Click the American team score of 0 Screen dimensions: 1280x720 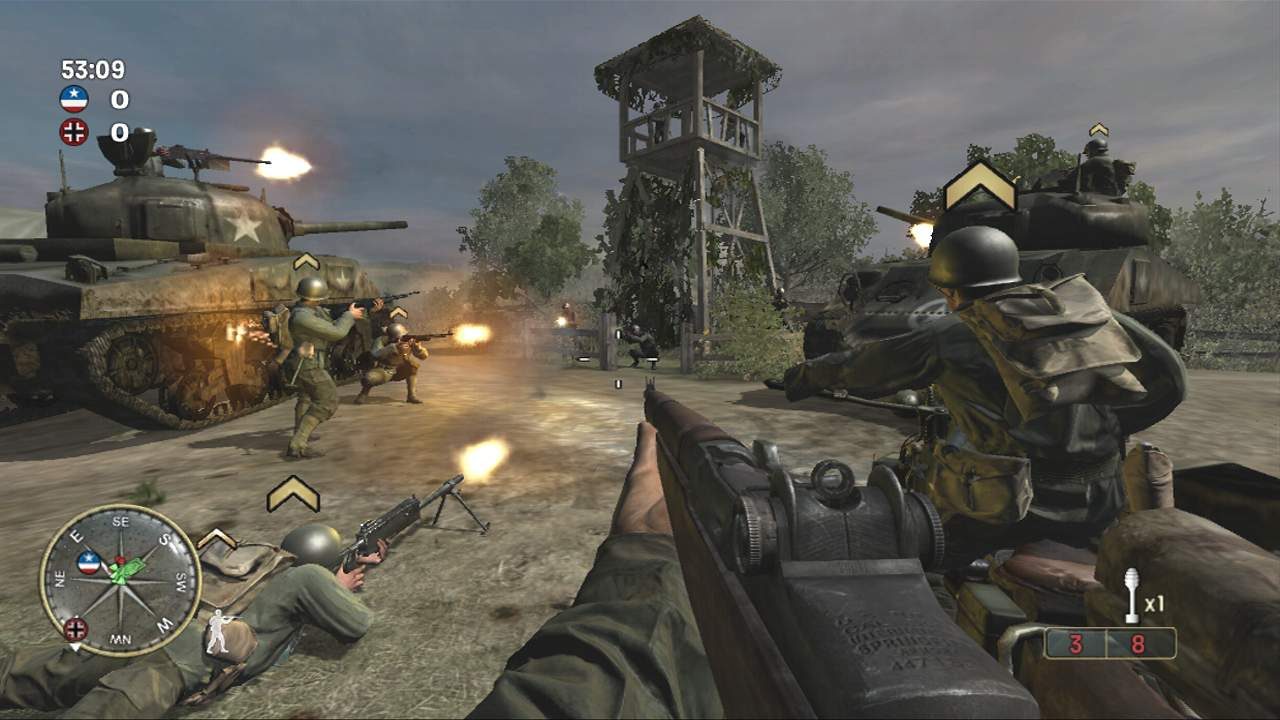118,99
